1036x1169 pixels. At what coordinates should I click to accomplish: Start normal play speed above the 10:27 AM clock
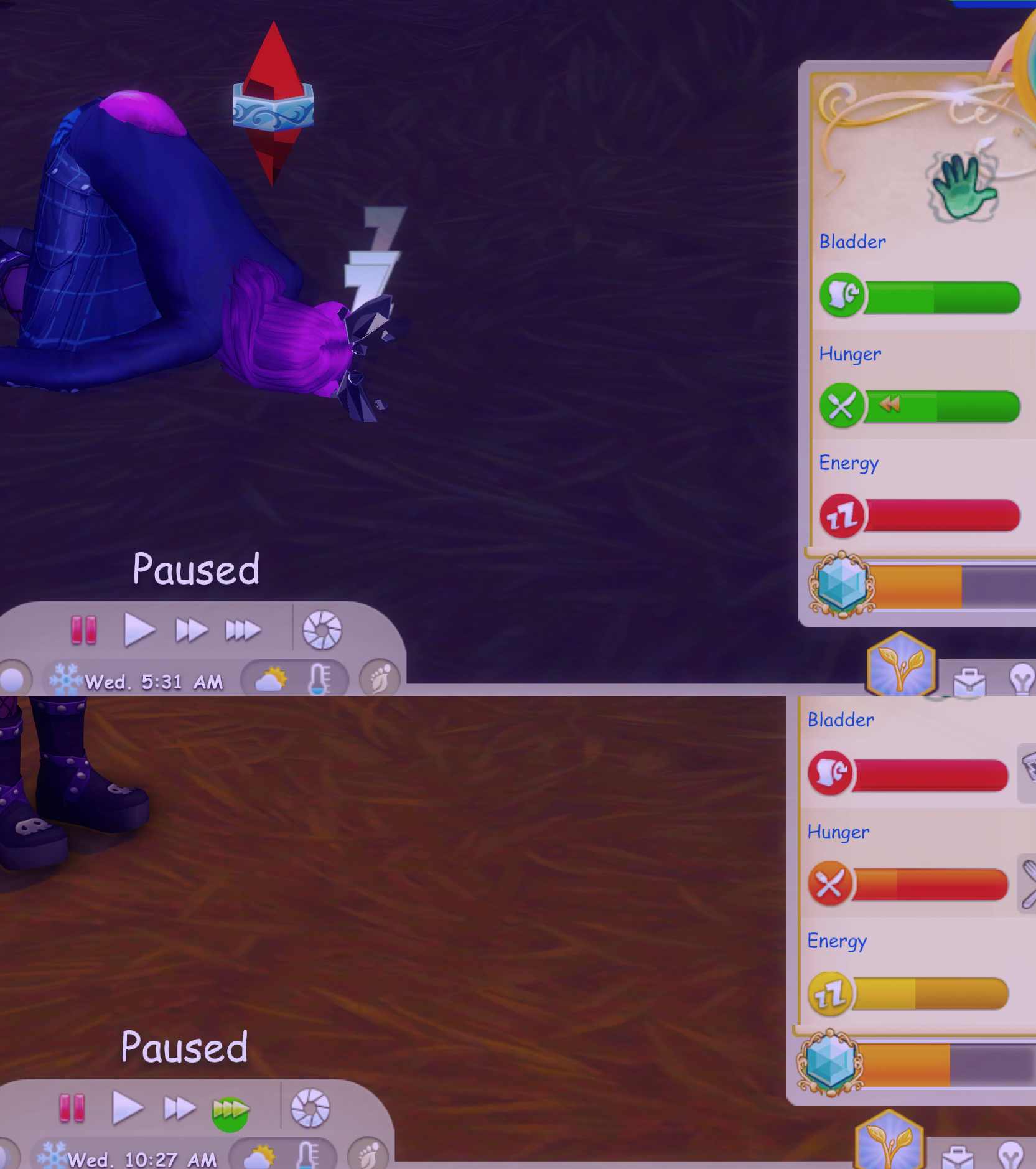pyautogui.click(x=127, y=1108)
